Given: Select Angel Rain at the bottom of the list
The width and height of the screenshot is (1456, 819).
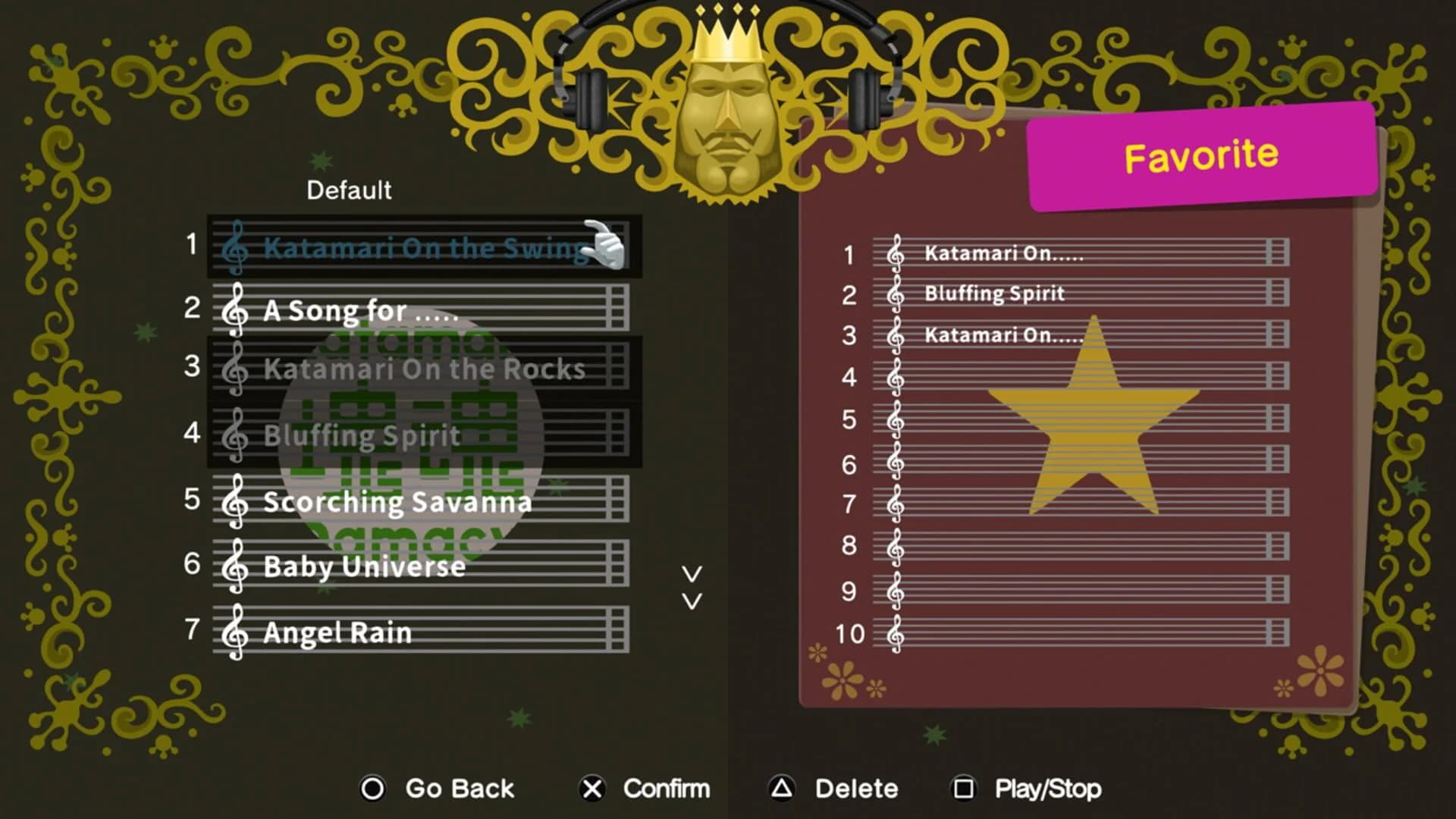Looking at the screenshot, I should click(336, 632).
